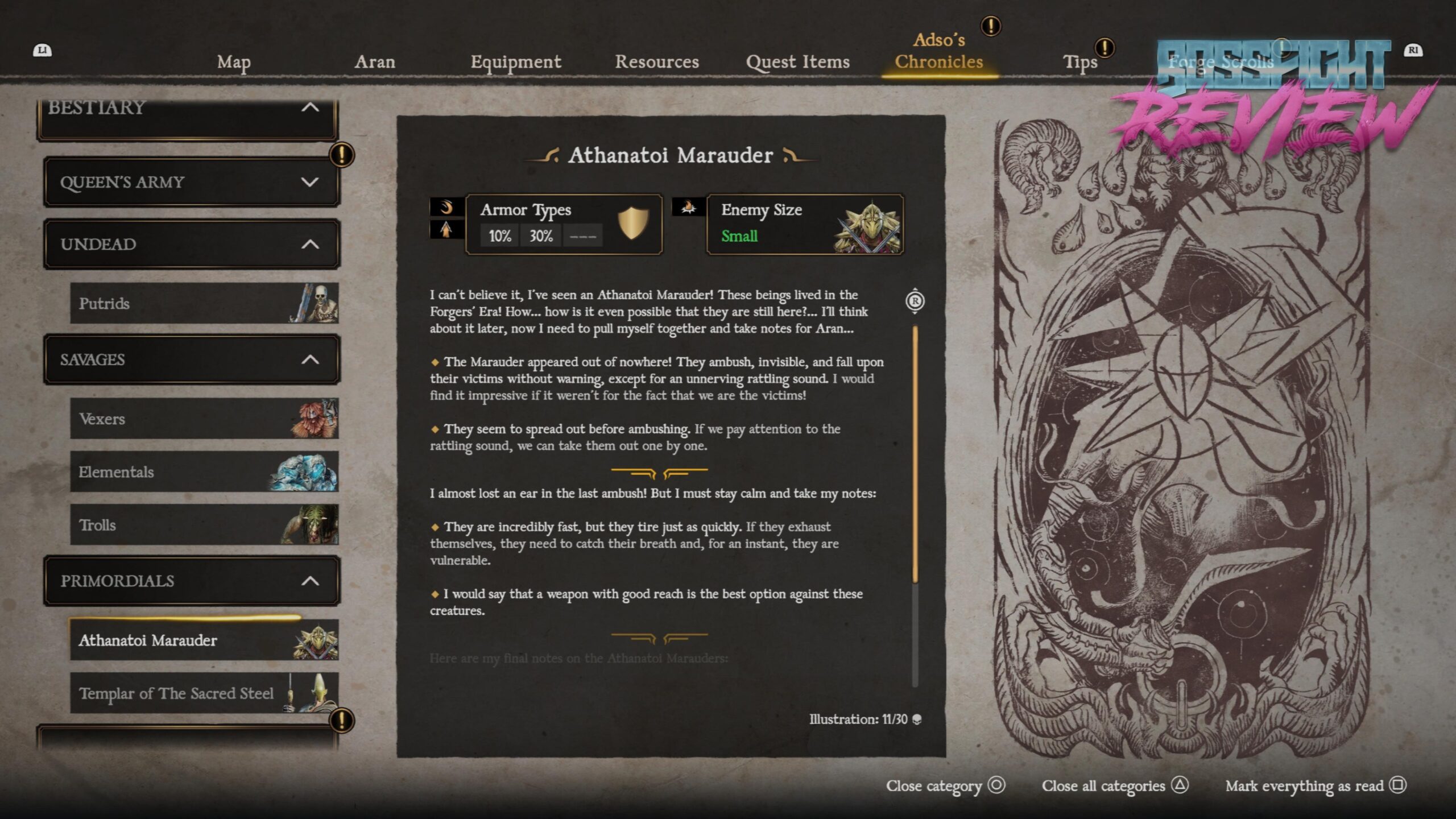
Task: Switch to the Tips tab
Action: (1079, 61)
